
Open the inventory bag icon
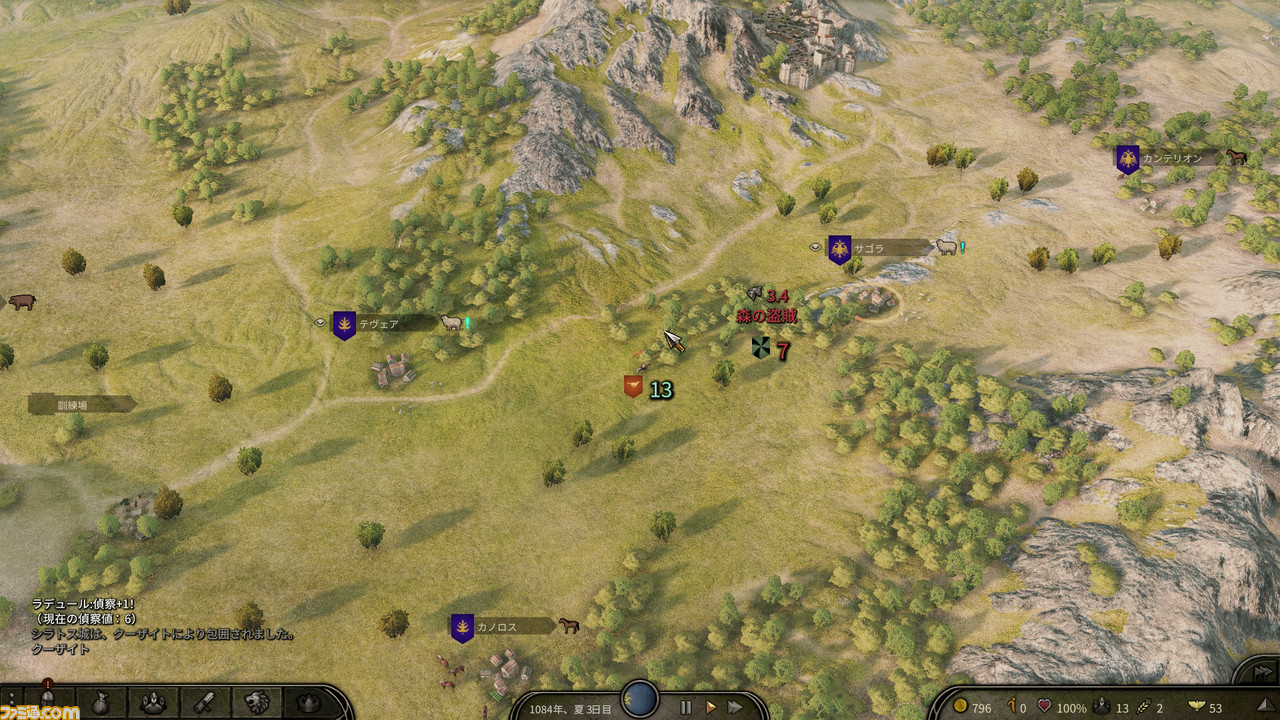point(99,702)
